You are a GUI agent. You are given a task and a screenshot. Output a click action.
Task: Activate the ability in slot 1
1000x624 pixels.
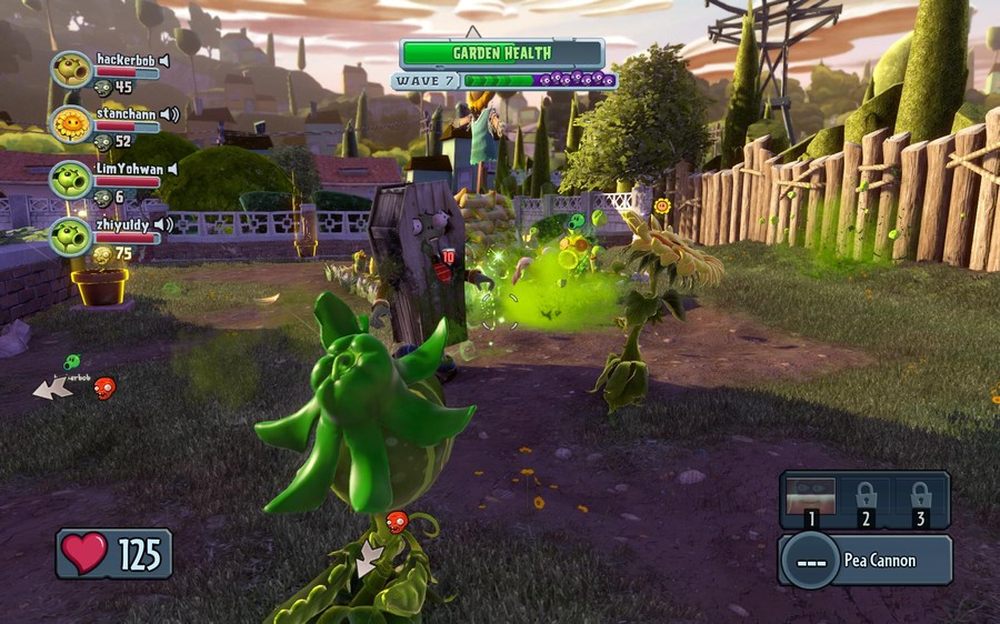(808, 500)
